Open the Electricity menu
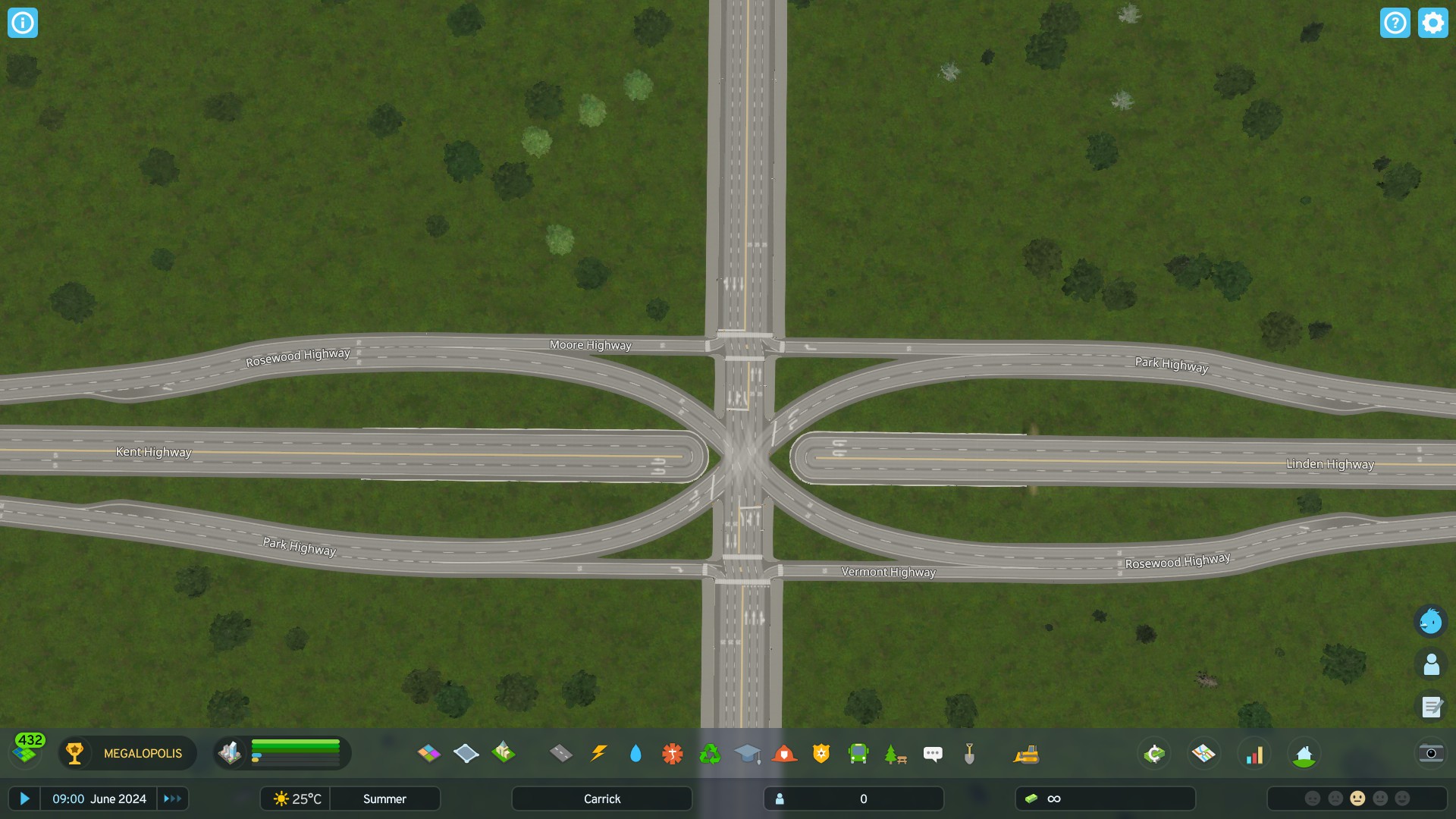Screen dimensions: 1456x819 [598, 753]
